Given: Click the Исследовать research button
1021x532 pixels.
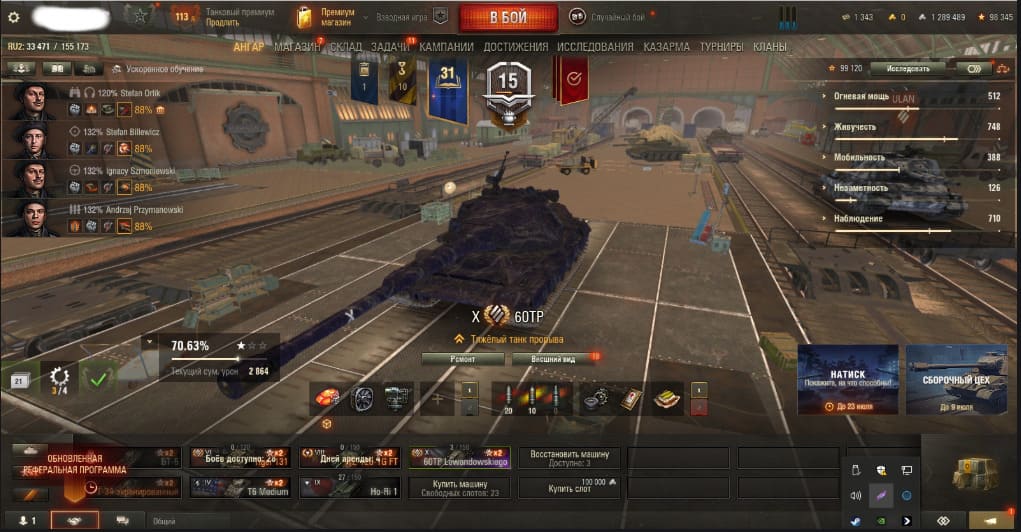Looking at the screenshot, I should (x=906, y=69).
